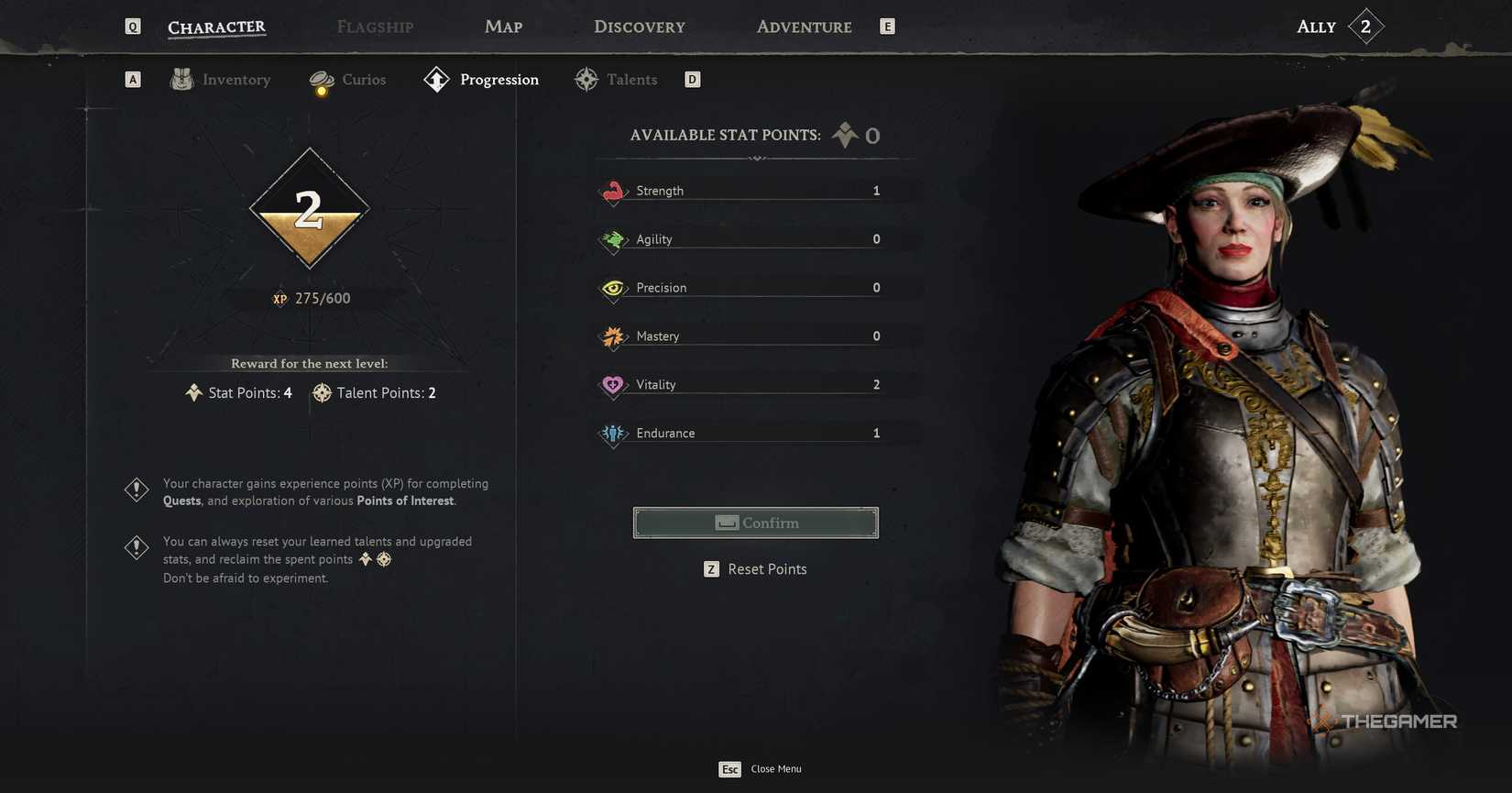
Task: Select the Precision eye icon
Action: [613, 288]
